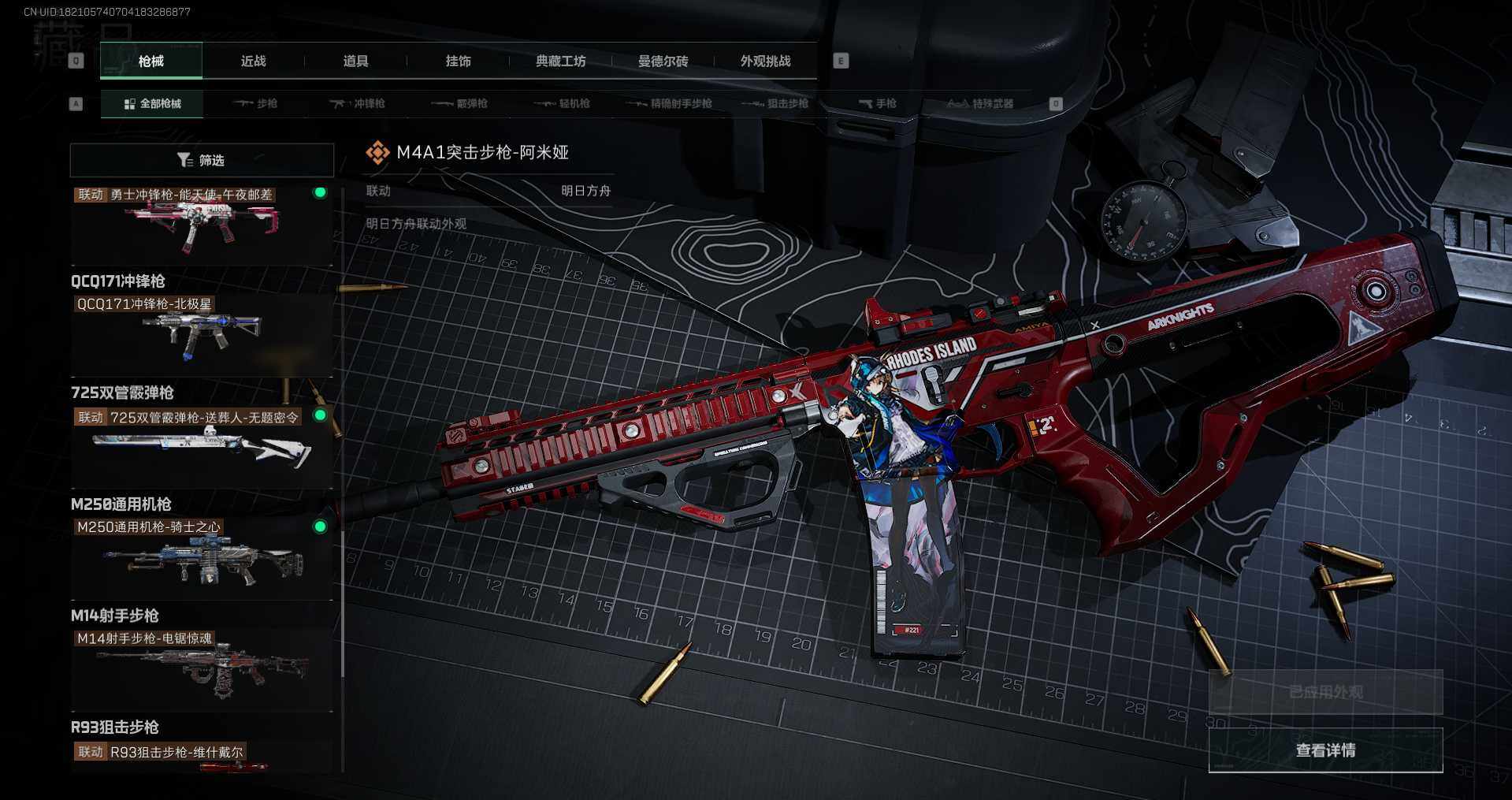Filter weapons by 冲锋枪 category
The width and height of the screenshot is (1512, 800).
357,104
